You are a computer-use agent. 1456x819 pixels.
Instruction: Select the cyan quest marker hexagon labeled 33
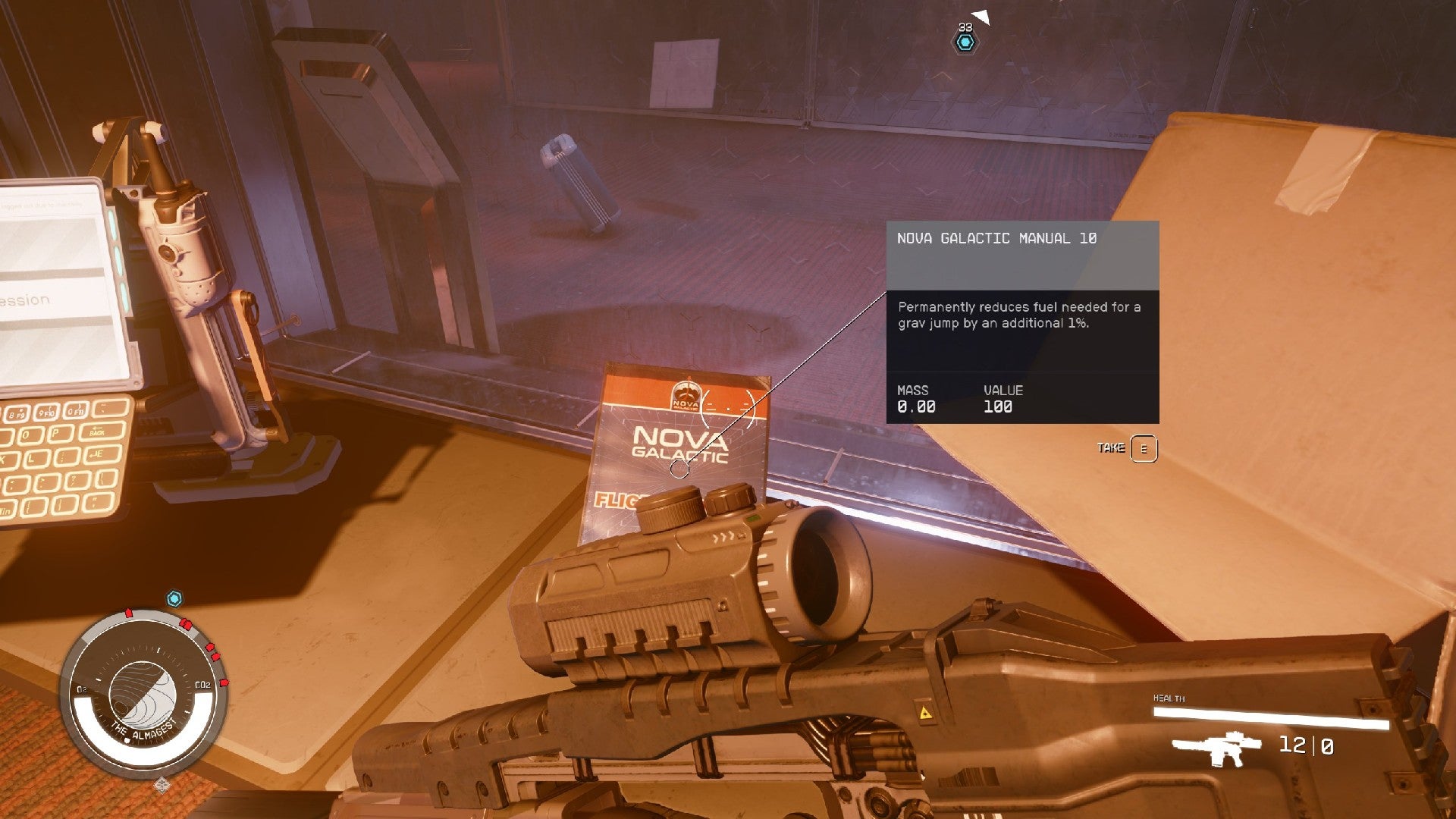point(965,43)
